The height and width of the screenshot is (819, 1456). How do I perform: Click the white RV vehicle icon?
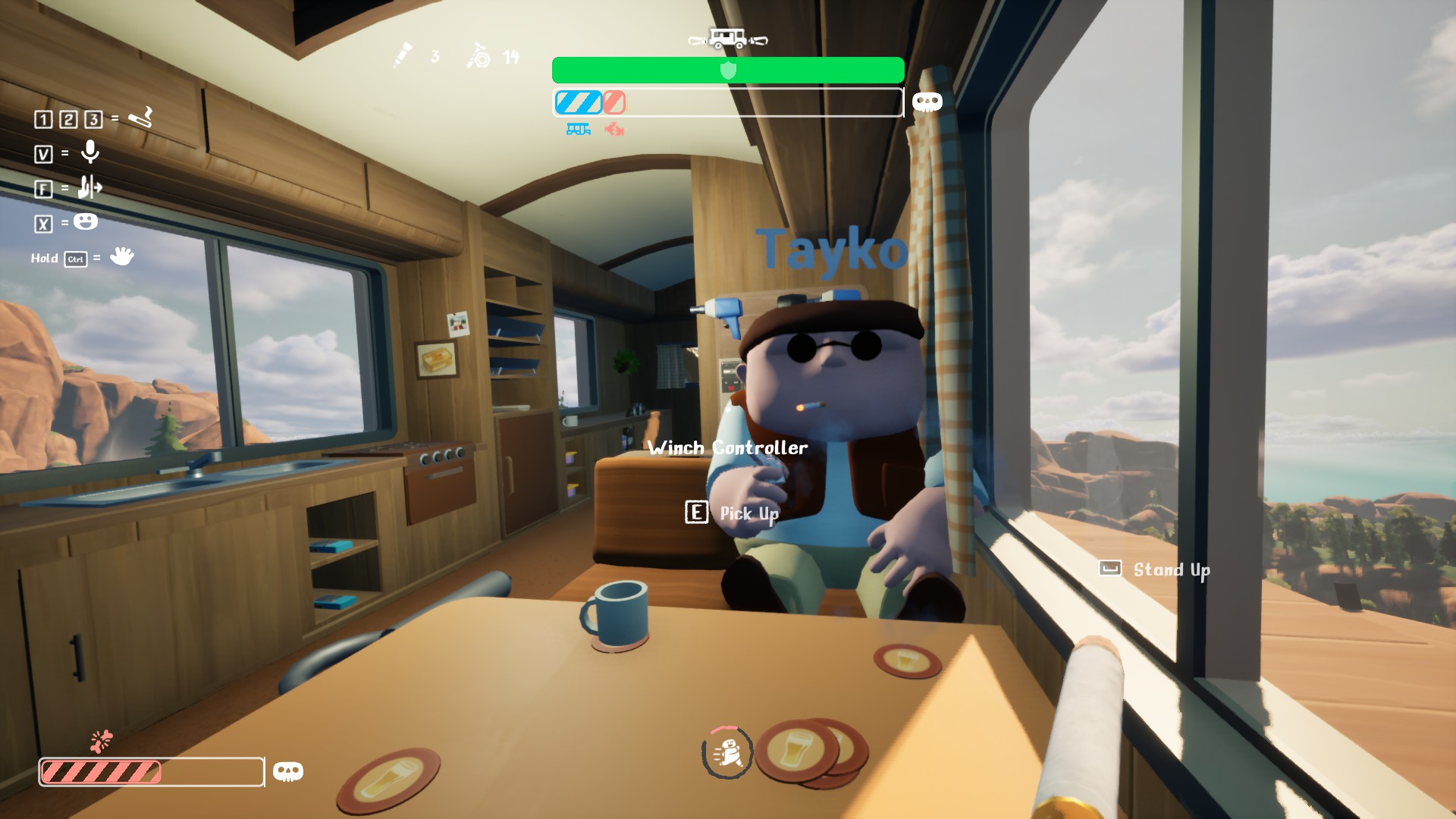point(727,39)
